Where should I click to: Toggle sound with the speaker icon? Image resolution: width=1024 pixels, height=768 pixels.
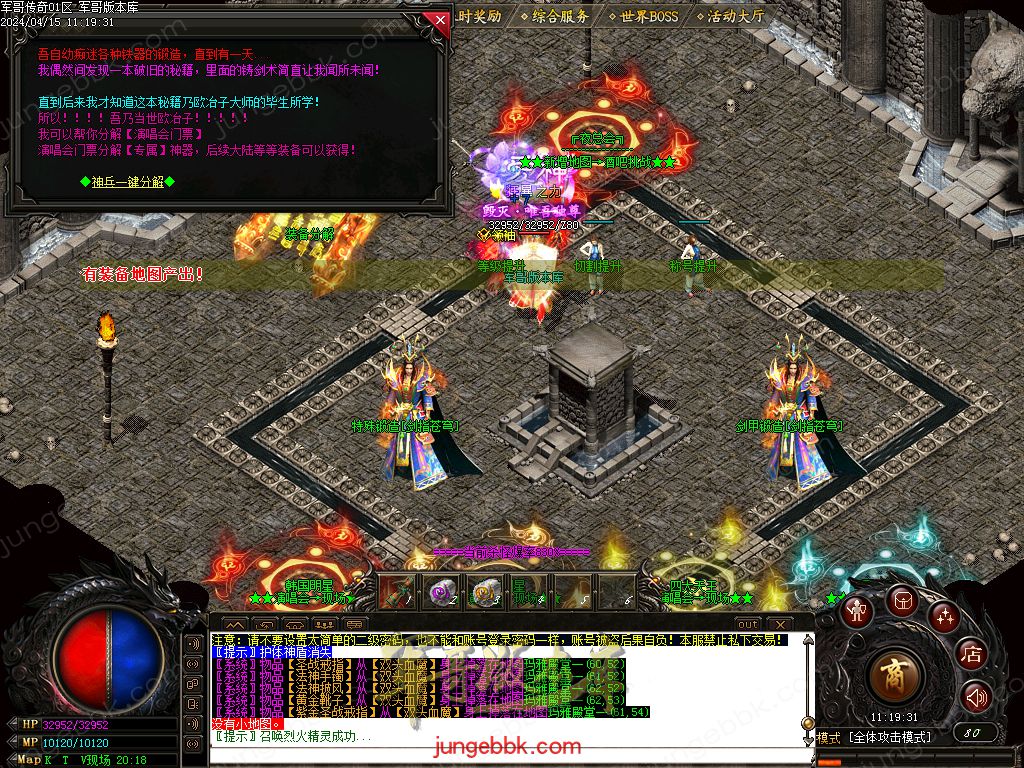coord(975,697)
